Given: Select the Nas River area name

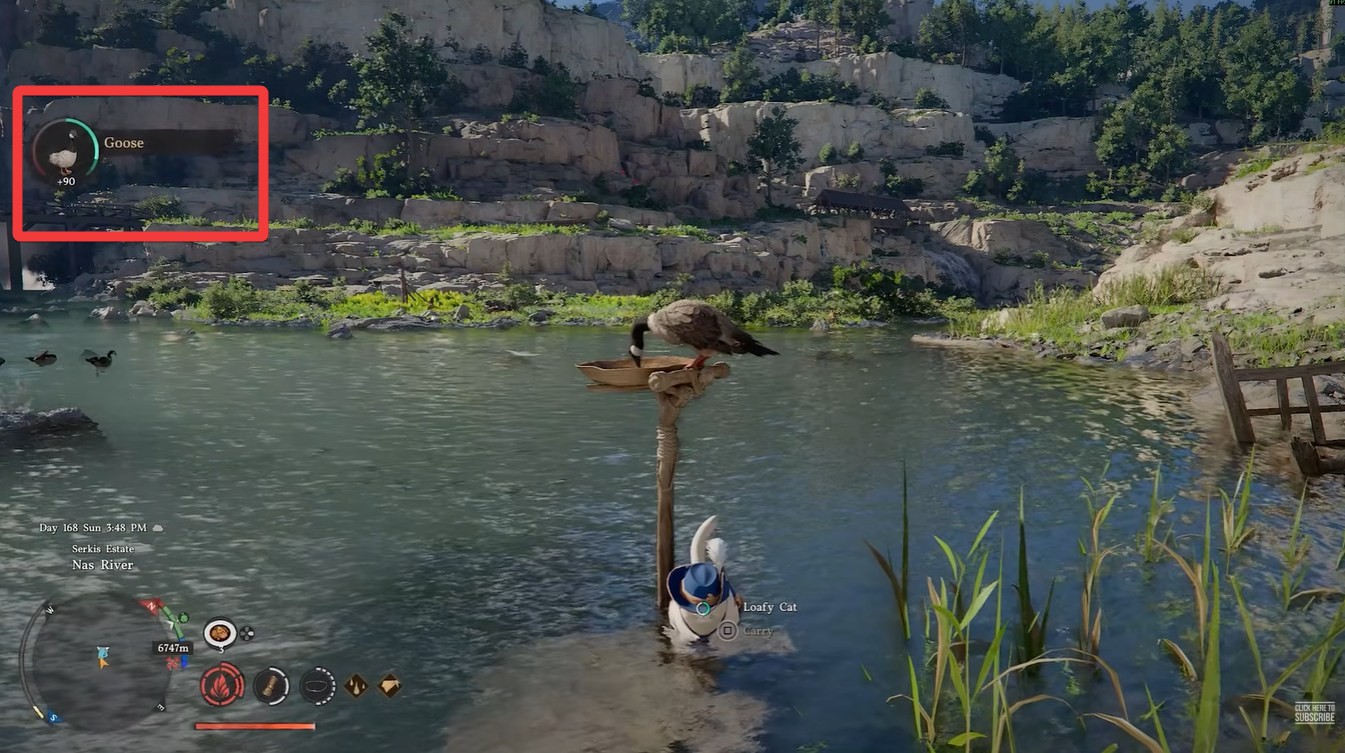Looking at the screenshot, I should (x=102, y=564).
